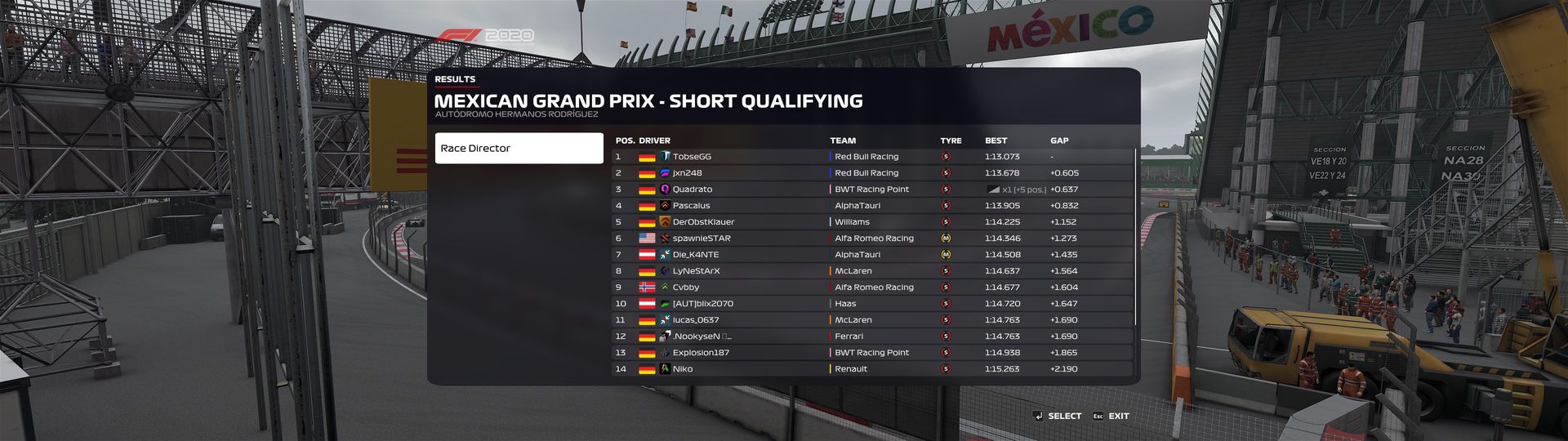1568x441 pixels.
Task: Click the results list scrollbar
Action: 1135,237
